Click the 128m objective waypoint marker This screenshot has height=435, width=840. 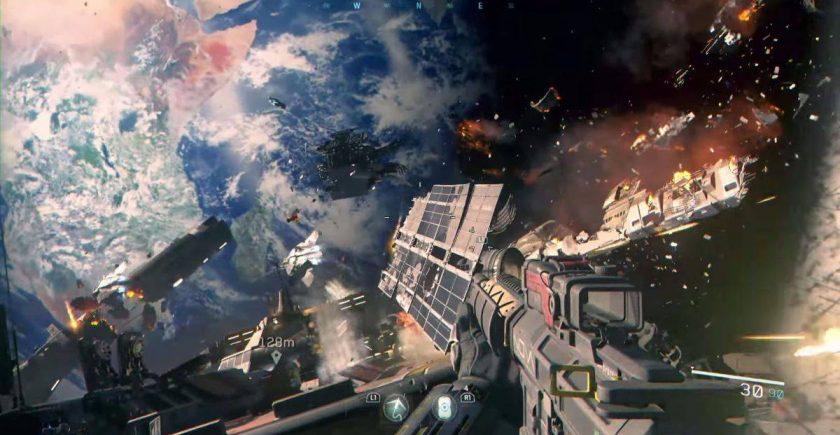(x=275, y=355)
